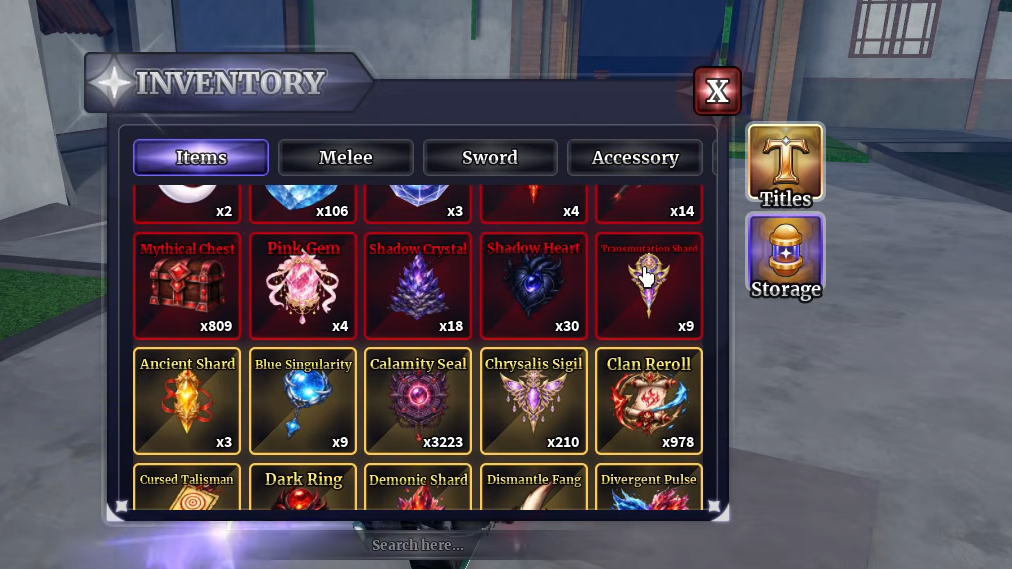Viewport: 1012px width, 569px height.
Task: Select the Accessory tab
Action: pyautogui.click(x=635, y=157)
